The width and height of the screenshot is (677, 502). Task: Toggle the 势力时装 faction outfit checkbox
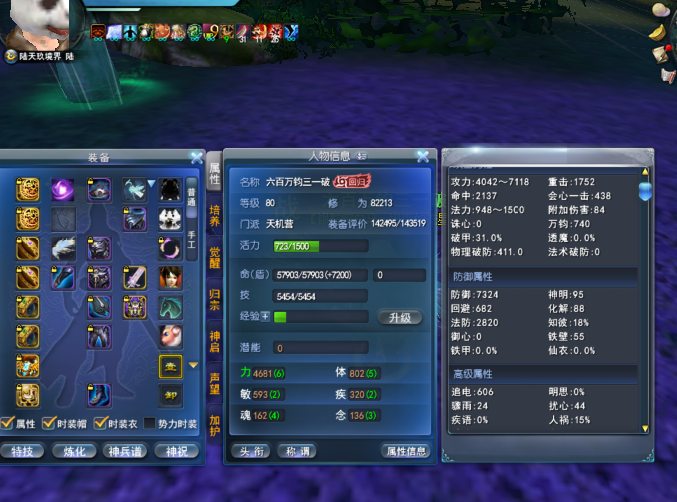pos(151,424)
